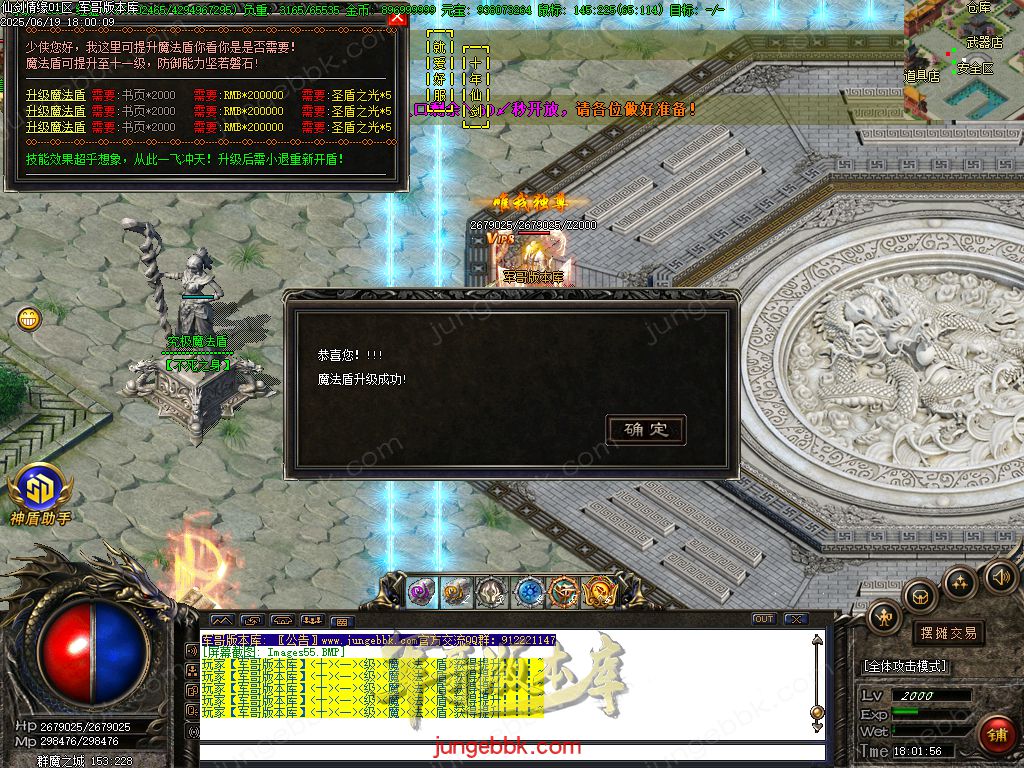Activate the blue wheel skill icon
Viewport: 1024px width, 768px height.
pyautogui.click(x=529, y=592)
